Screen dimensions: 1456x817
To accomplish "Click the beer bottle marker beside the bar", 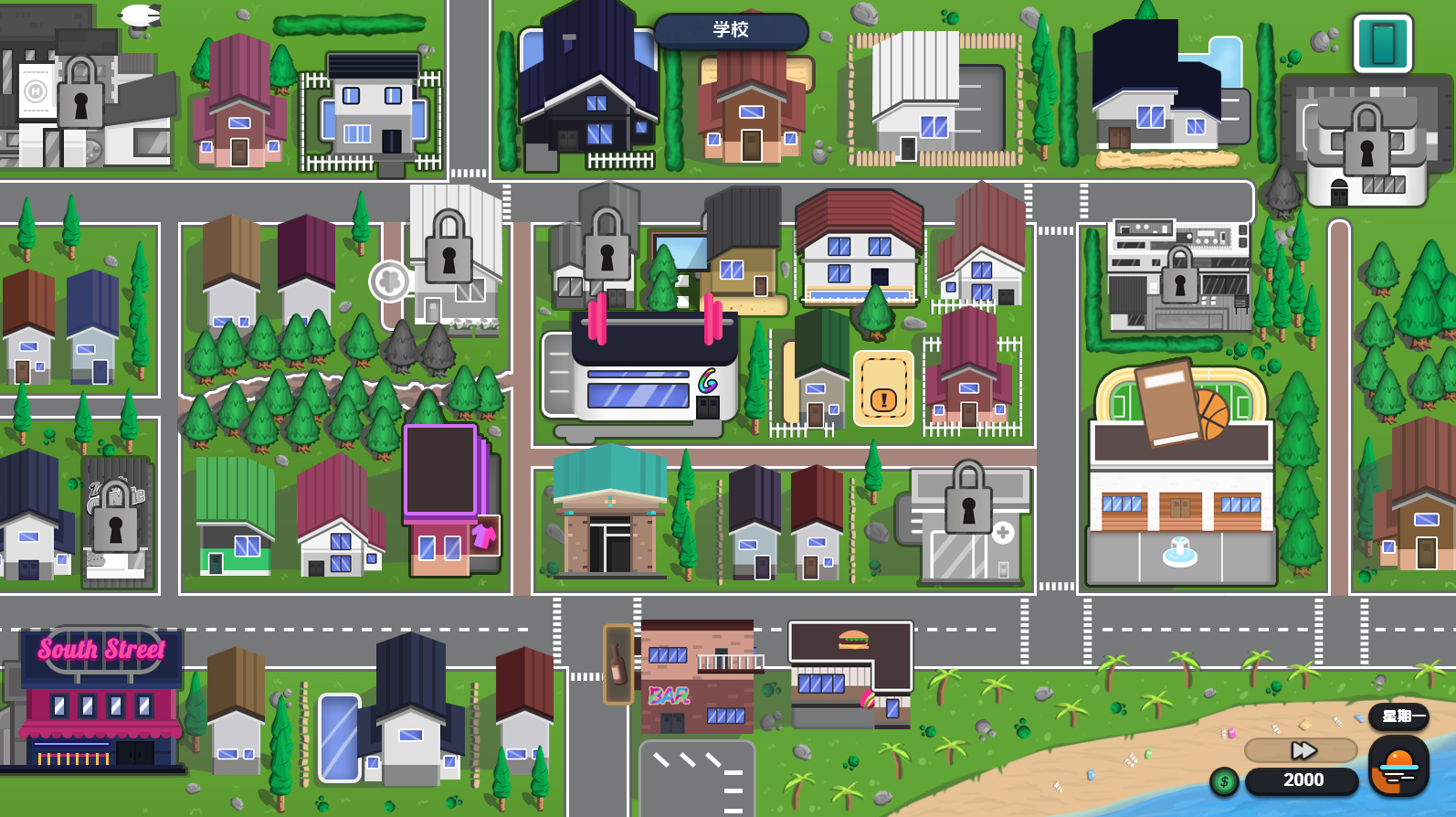I will tap(618, 664).
